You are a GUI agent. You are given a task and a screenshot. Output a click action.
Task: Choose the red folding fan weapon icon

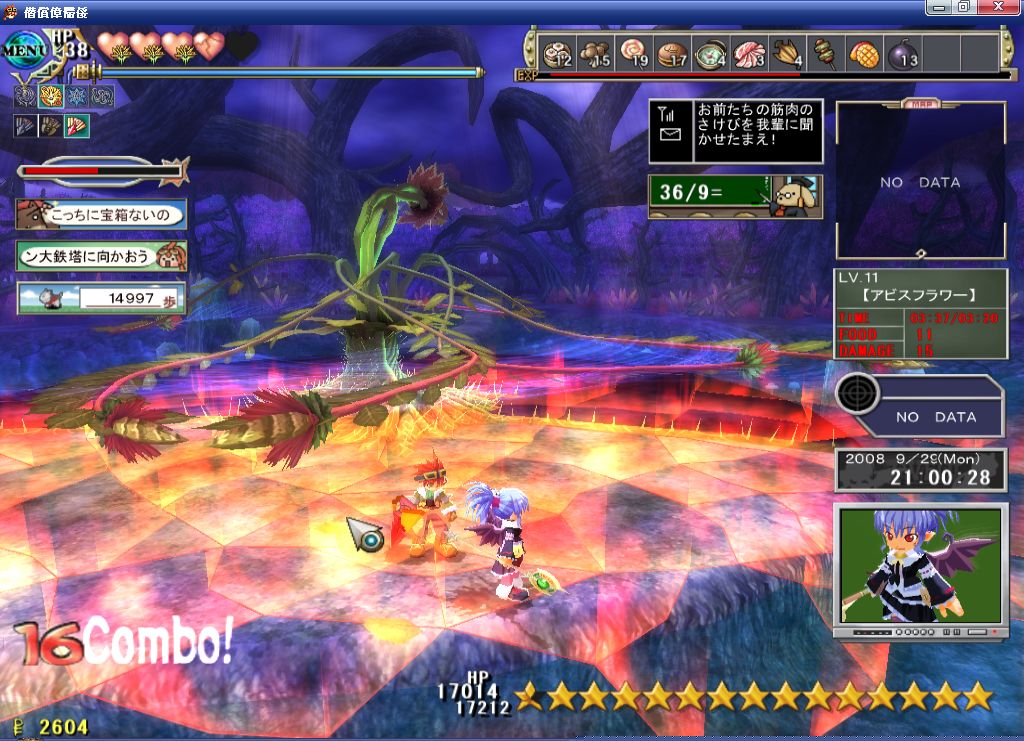77,126
